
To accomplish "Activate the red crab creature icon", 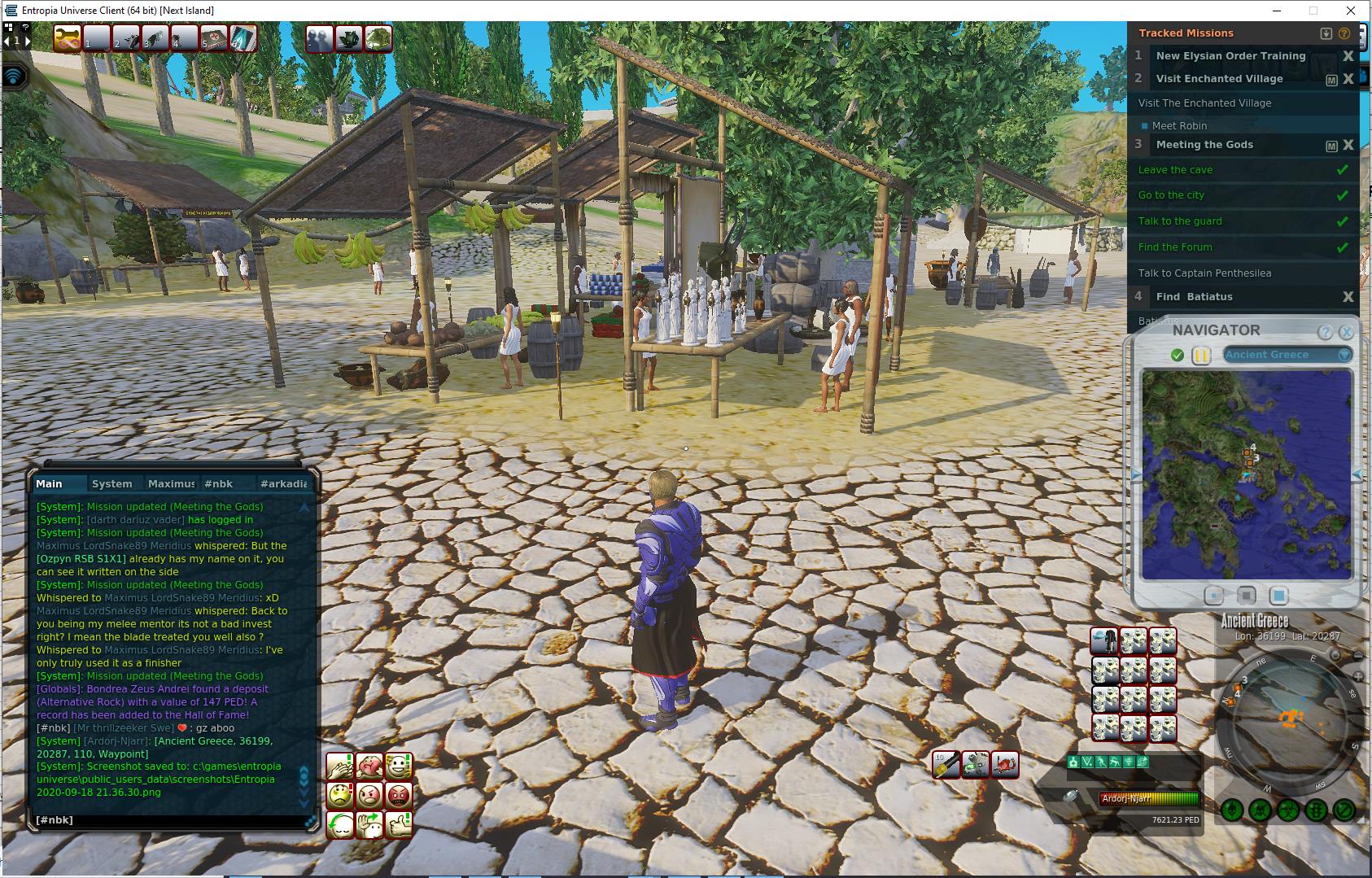I will 1006,765.
